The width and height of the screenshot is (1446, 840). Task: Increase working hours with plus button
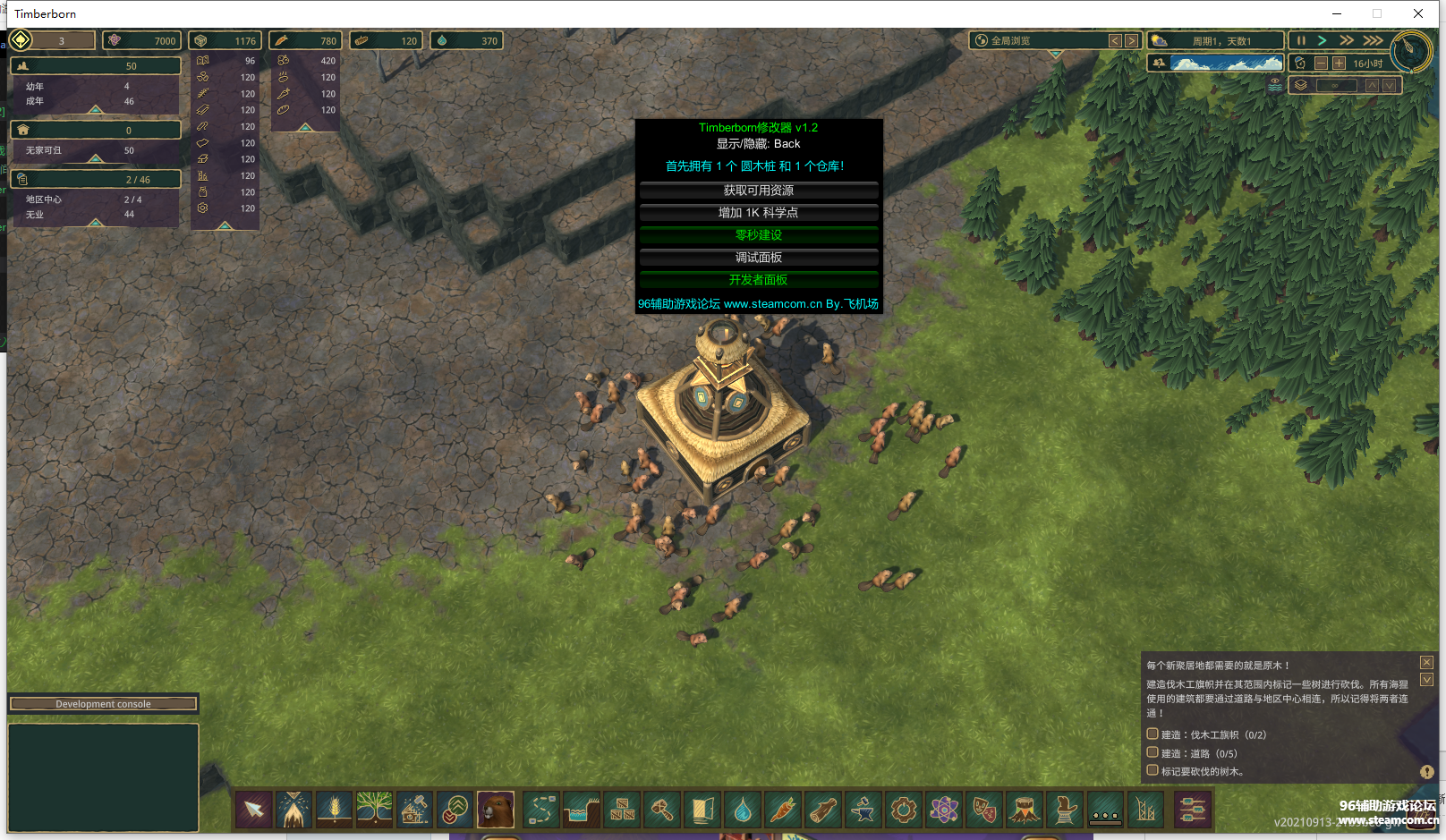point(1339,64)
